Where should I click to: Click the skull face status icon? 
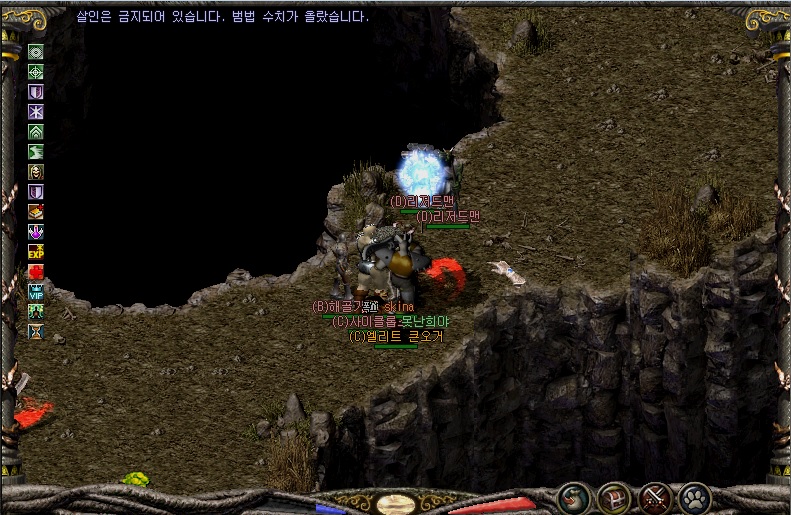(36, 172)
